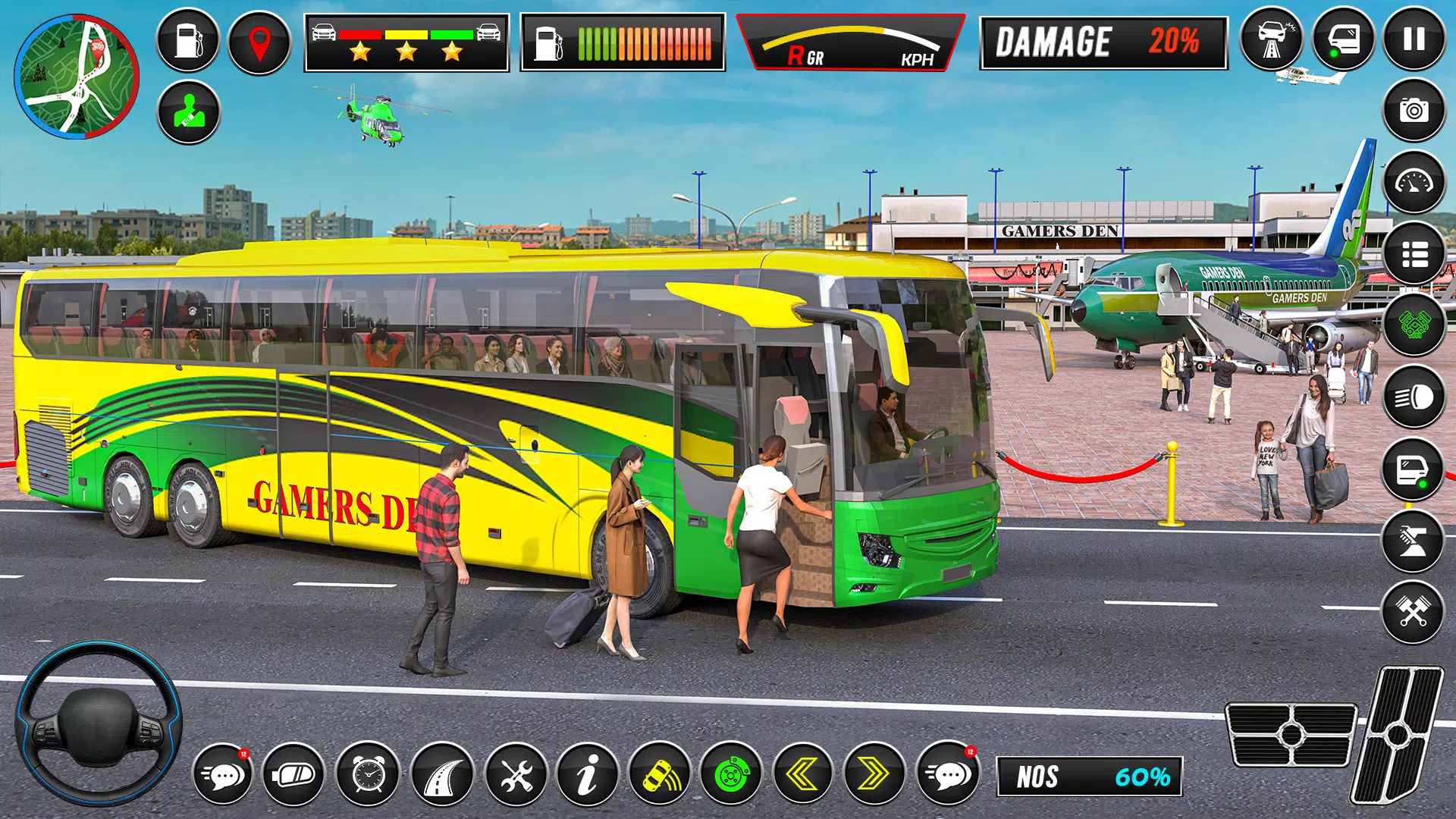Activate the crossed pistons button

coord(1413,611)
